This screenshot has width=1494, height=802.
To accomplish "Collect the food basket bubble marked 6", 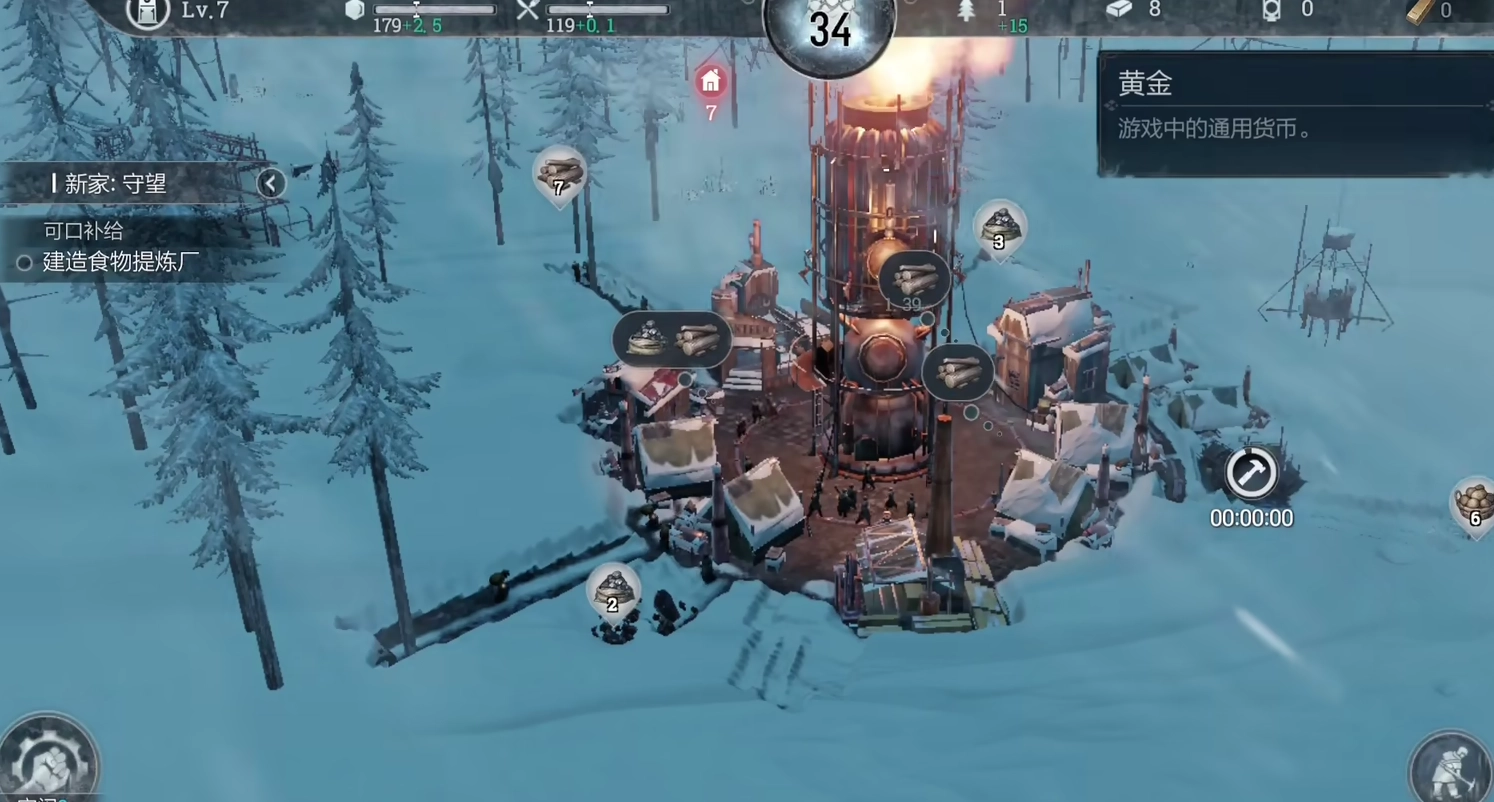I will pyautogui.click(x=1474, y=505).
